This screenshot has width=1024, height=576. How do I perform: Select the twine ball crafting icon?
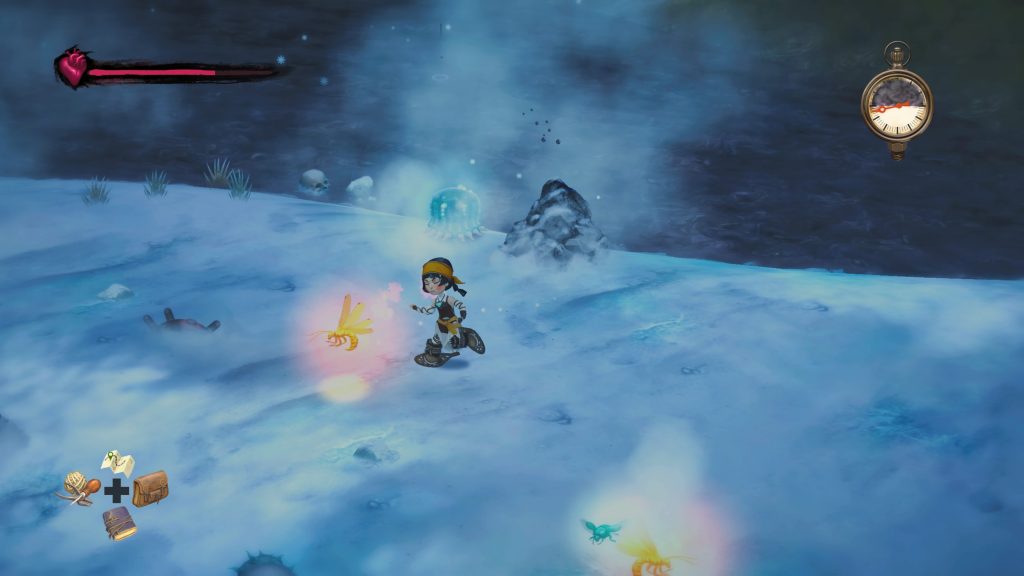tap(79, 487)
